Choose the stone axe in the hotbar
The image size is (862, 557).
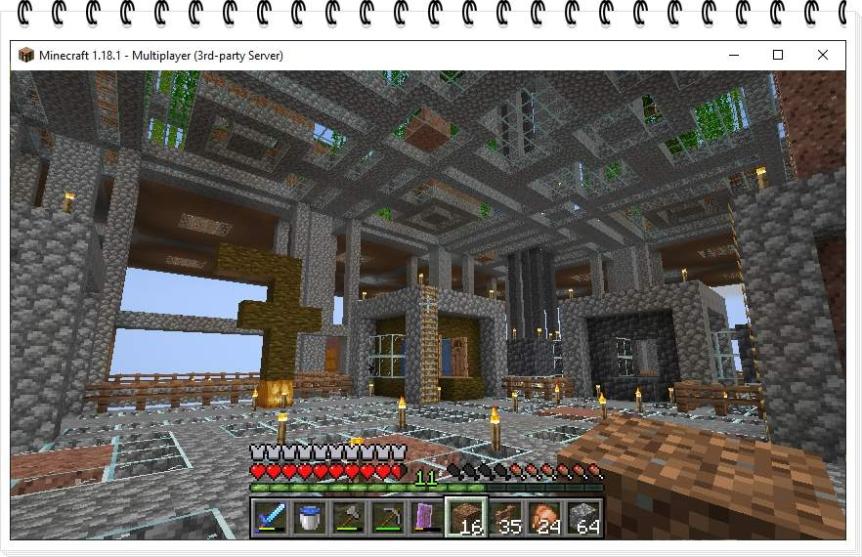coord(348,517)
